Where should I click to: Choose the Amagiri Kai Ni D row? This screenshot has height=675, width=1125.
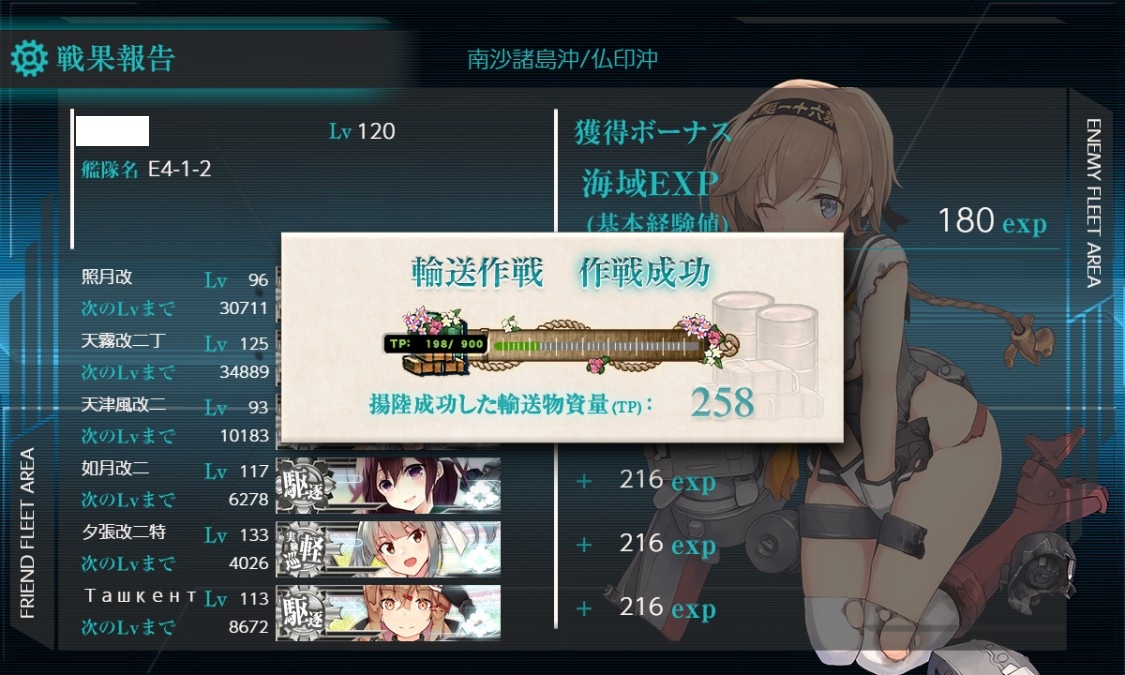pos(175,357)
